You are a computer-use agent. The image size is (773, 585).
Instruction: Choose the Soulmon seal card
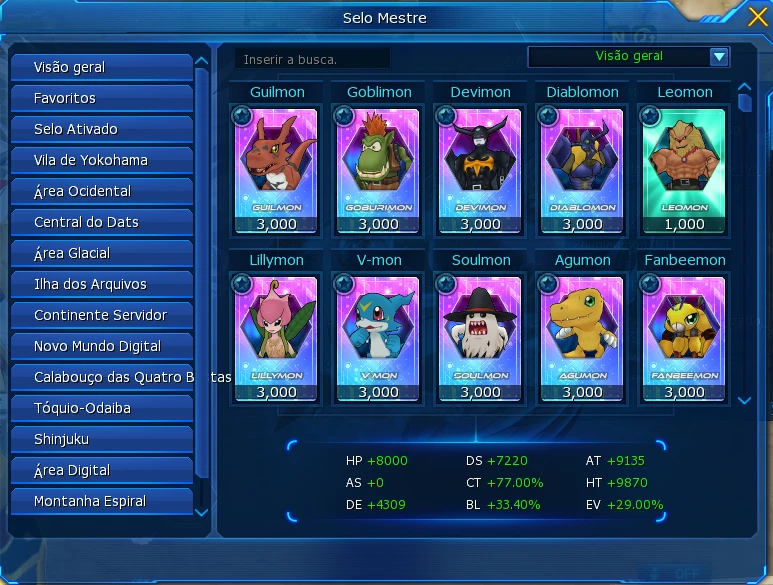click(x=481, y=329)
